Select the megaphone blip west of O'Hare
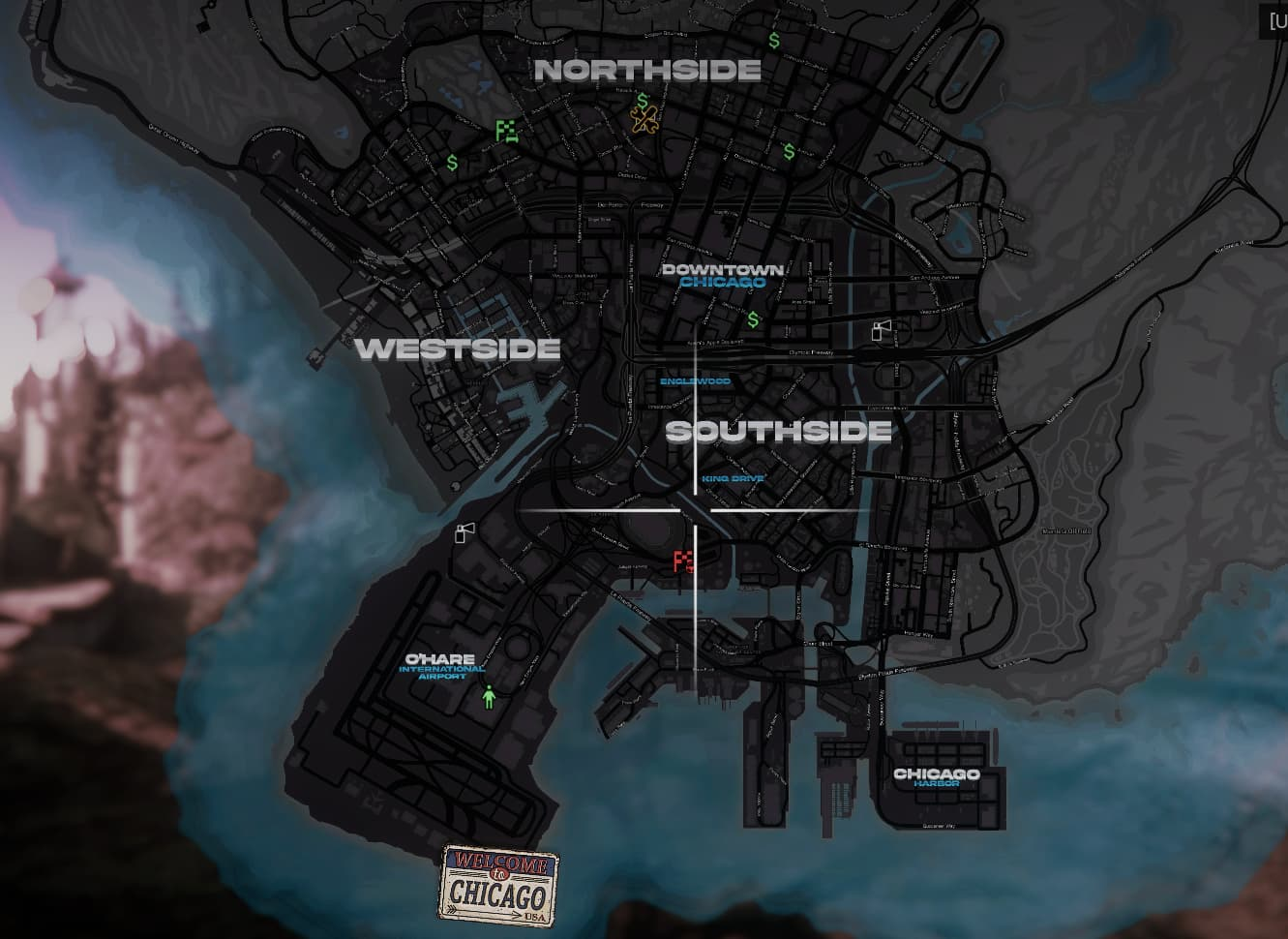 click(x=463, y=532)
